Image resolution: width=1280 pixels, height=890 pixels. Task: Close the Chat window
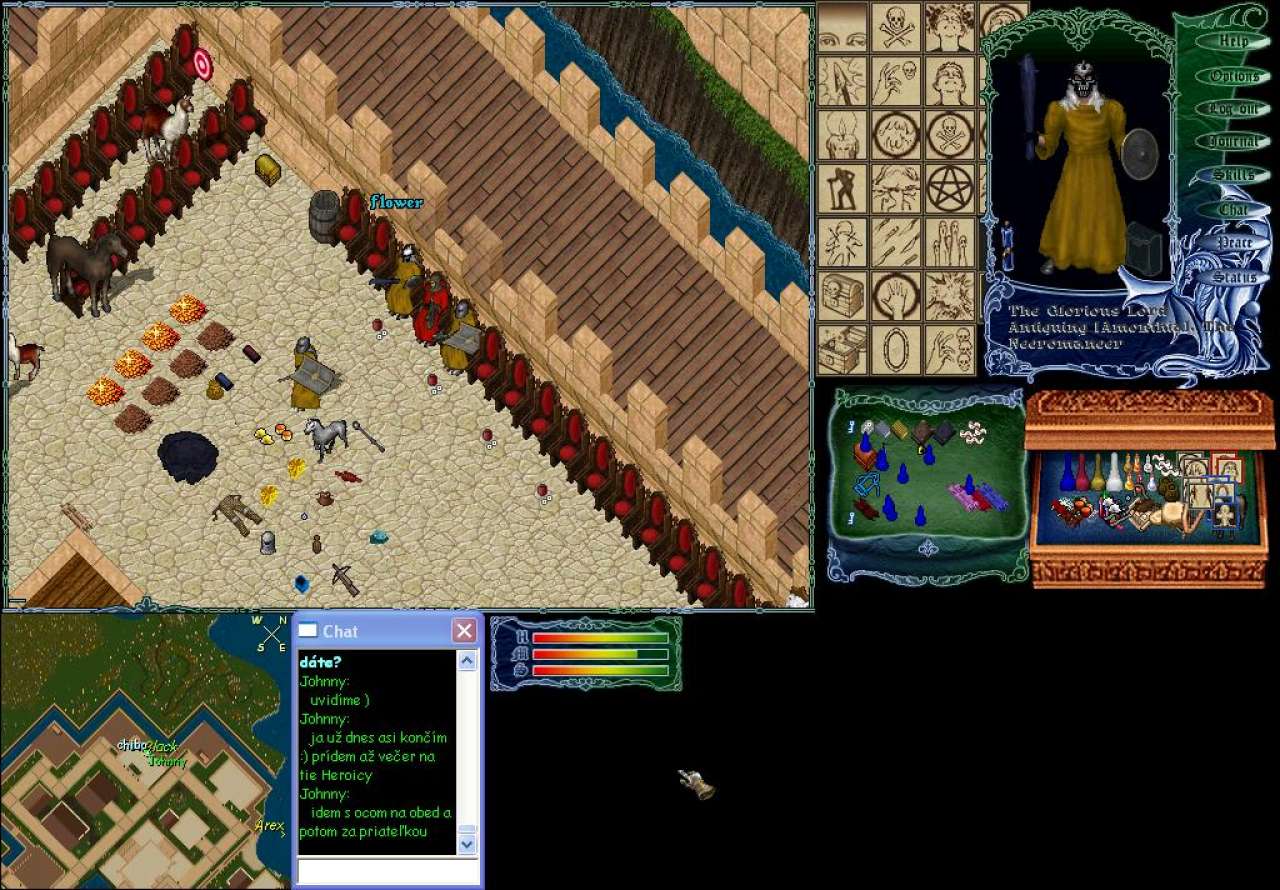click(x=464, y=631)
